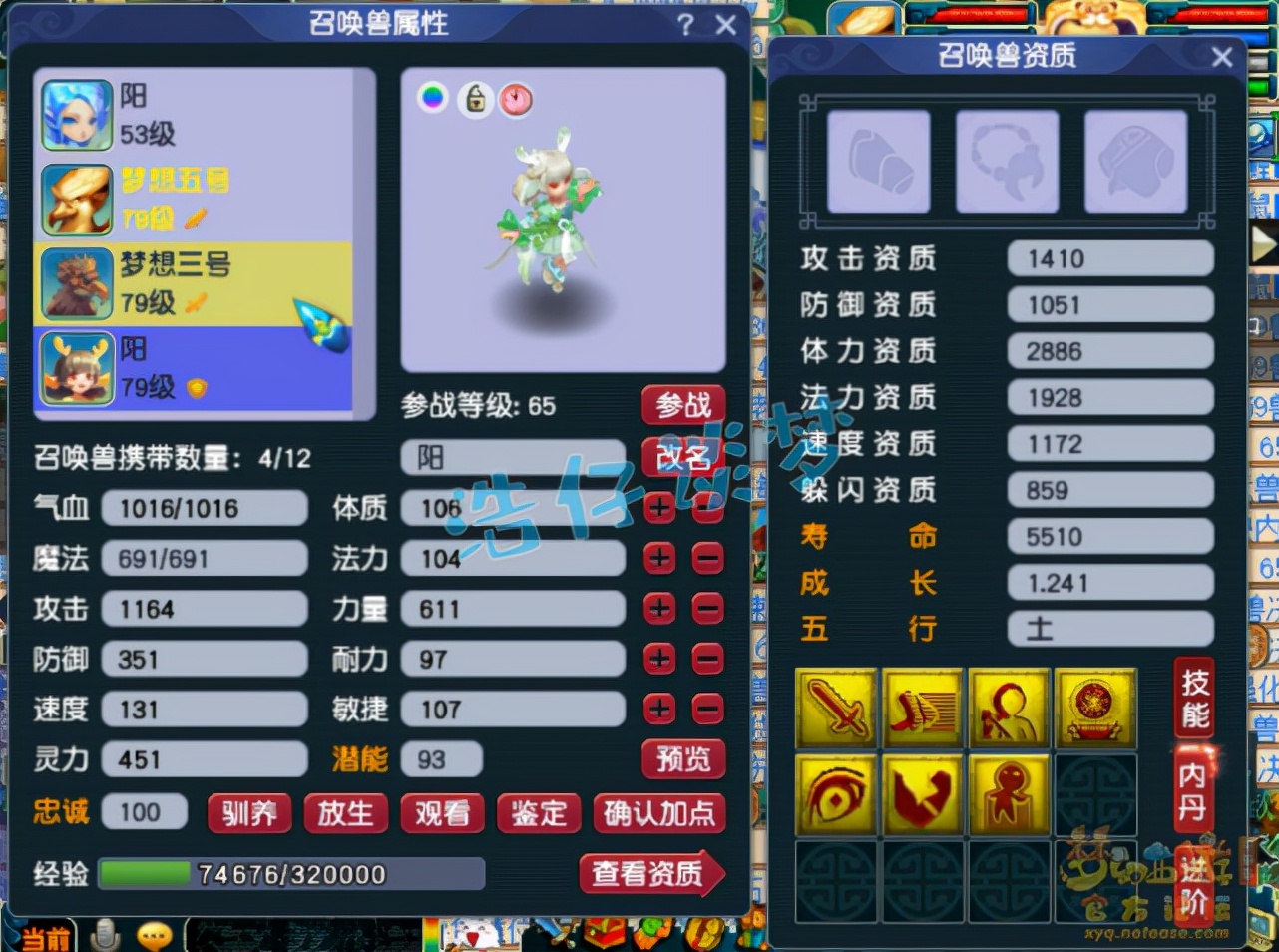Screen dimensions: 1279x952
Task: Toggle the lock icon above the pet model
Action: [475, 100]
